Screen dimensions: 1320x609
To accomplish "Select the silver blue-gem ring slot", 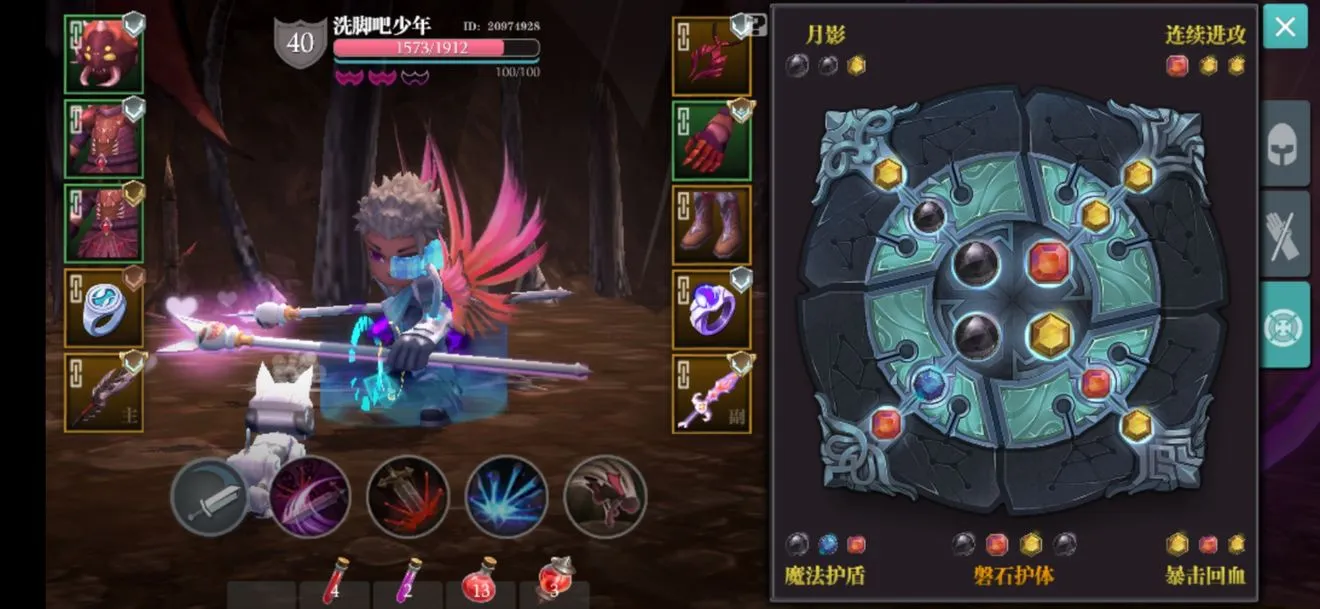I will (104, 308).
